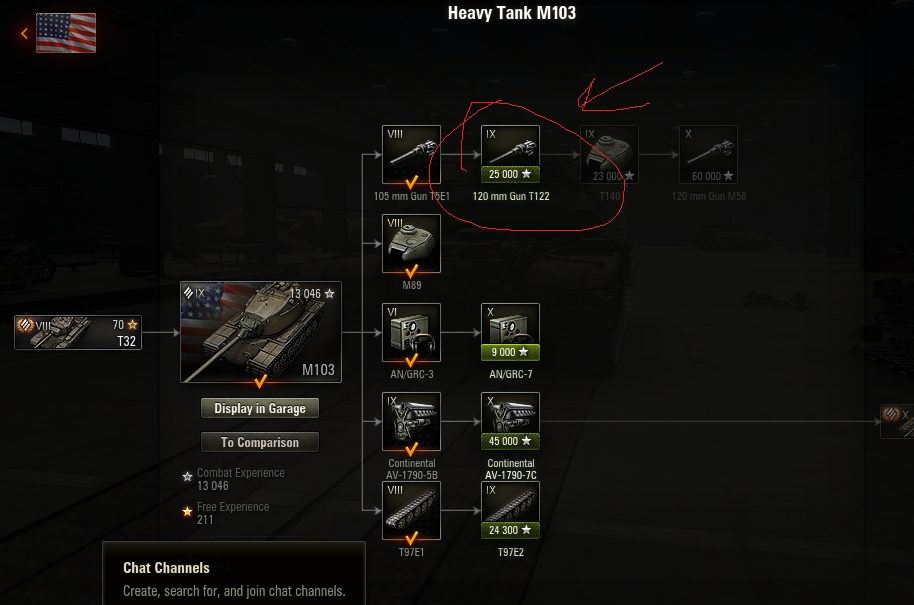914x605 pixels.
Task: Select the Continental AV-1790-5B engine
Action: (411, 421)
